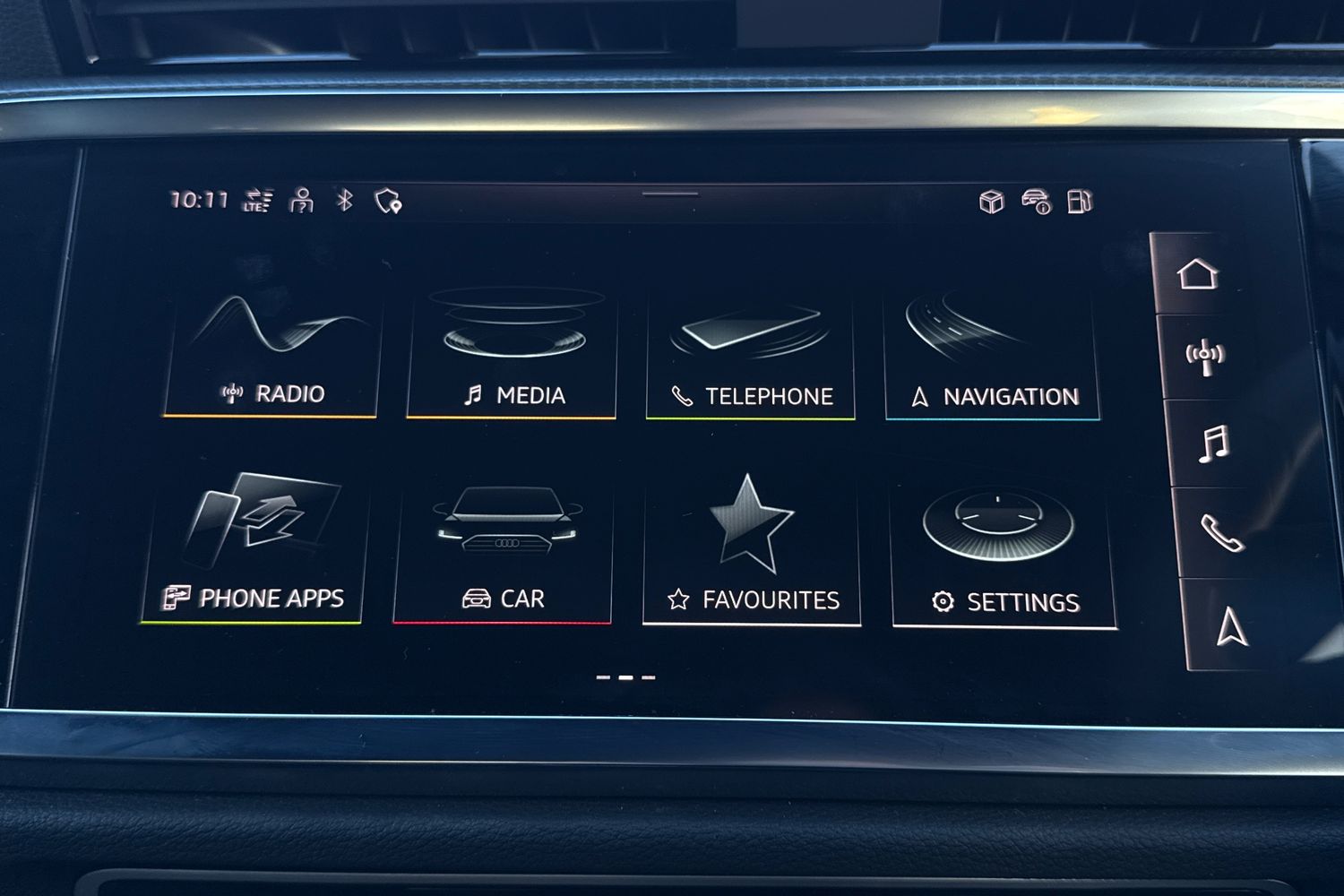Click the cube icon in status bar

[x=991, y=202]
